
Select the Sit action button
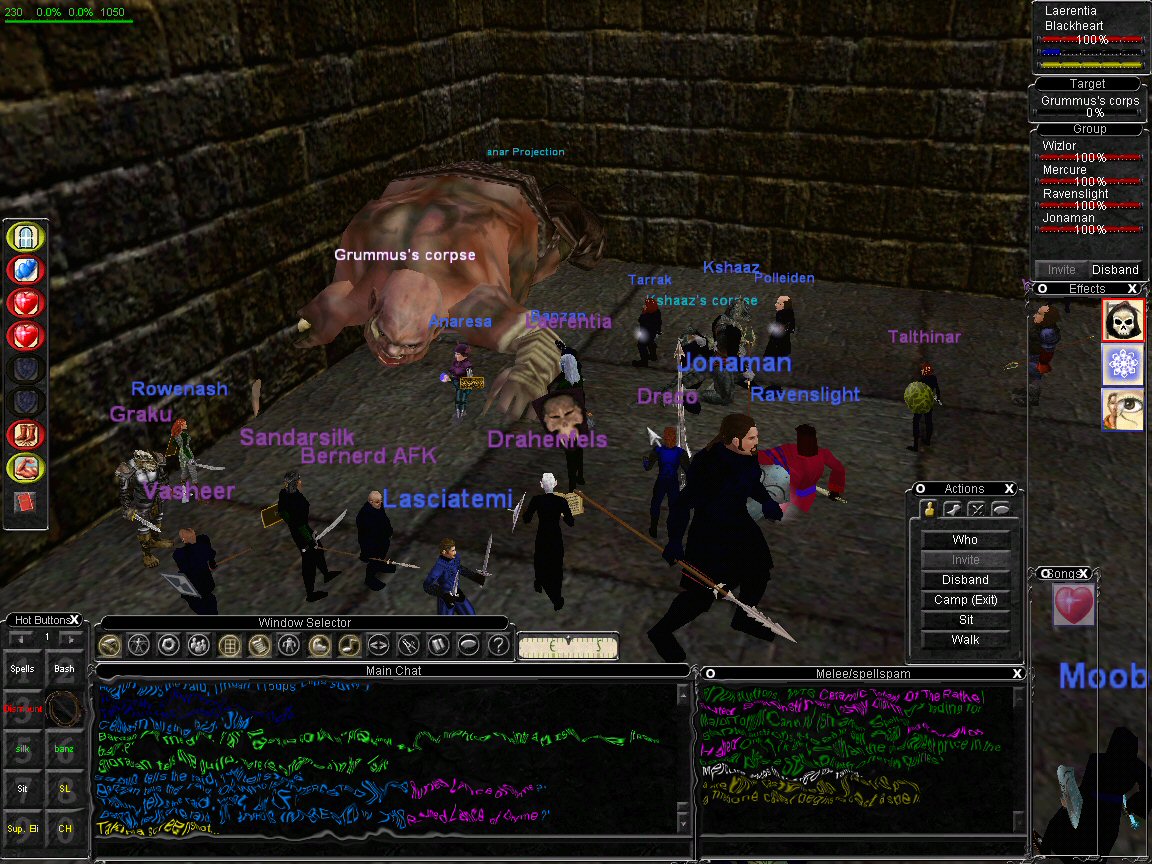(965, 620)
